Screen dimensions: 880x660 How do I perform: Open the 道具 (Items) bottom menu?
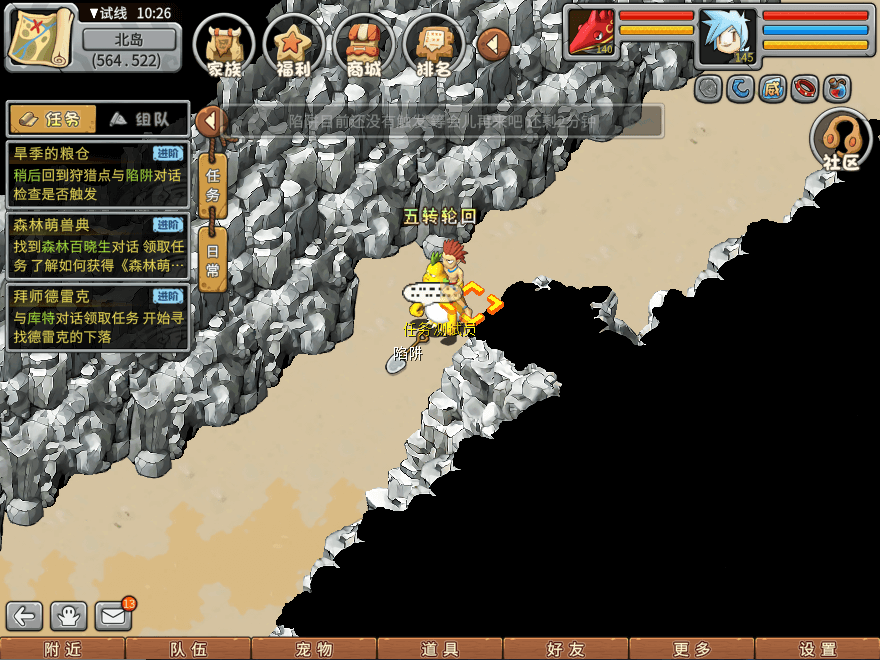[x=439, y=649]
